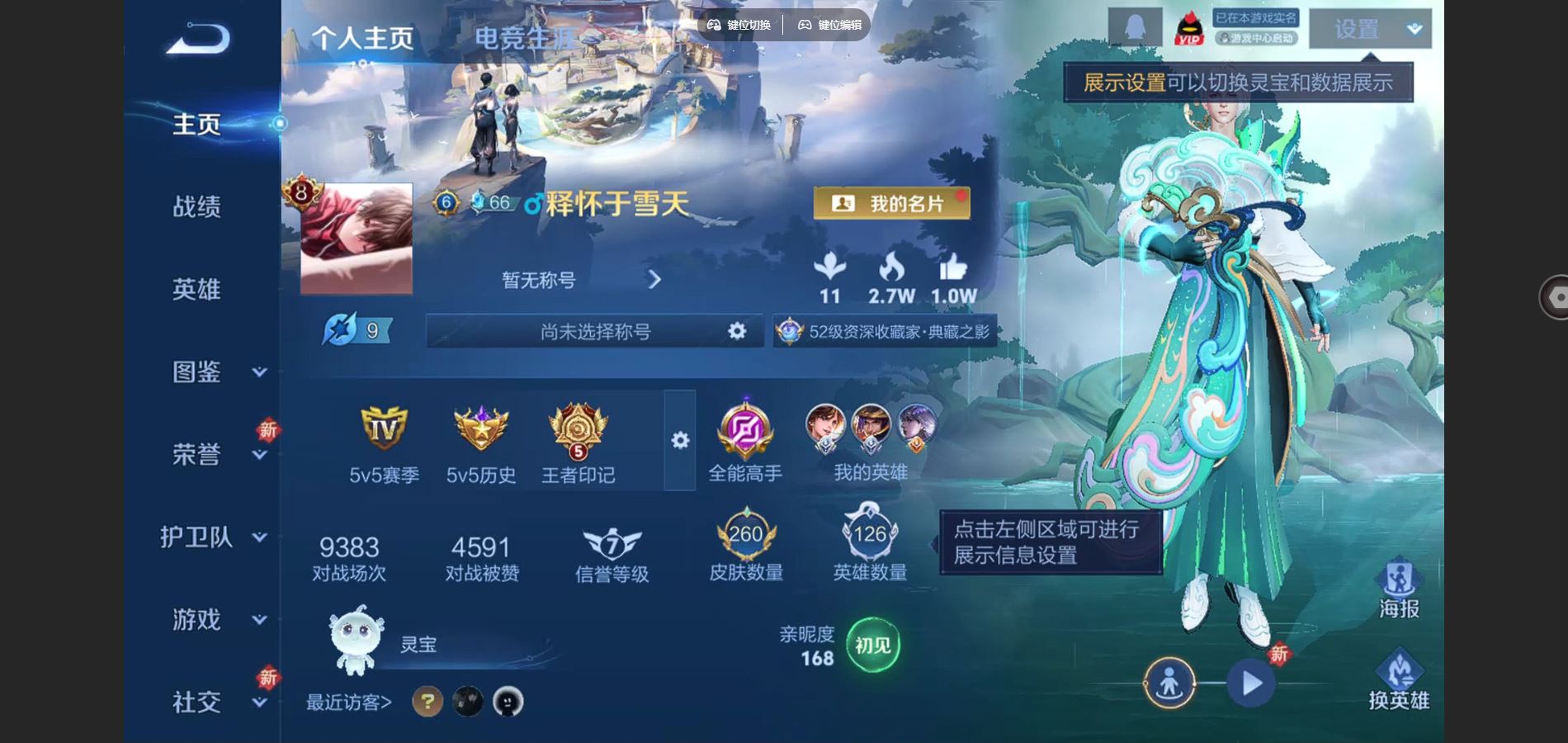Screen dimensions: 1568x743
Task: Click the 信誉等级 credit level wings icon
Action: [x=611, y=541]
